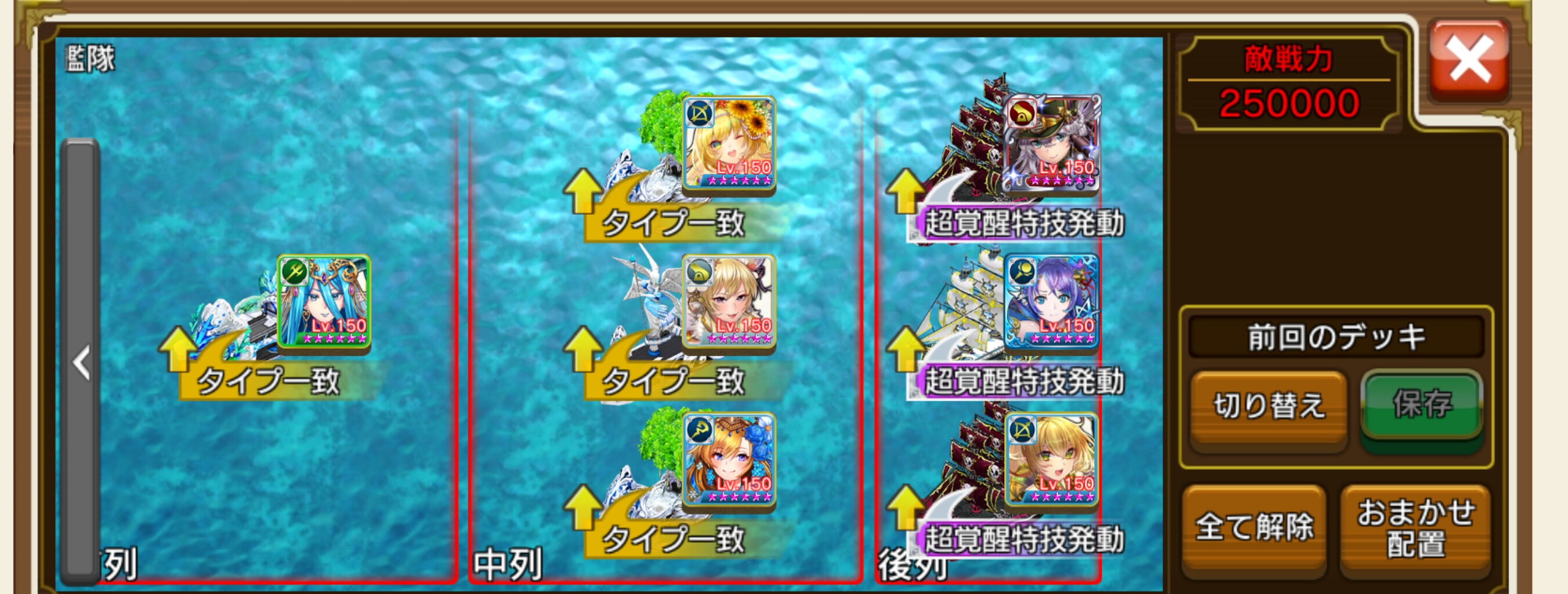Screen dimensions: 1568x594
Task: View the 敵戦力 250000 enemy power display
Action: tap(1291, 82)
